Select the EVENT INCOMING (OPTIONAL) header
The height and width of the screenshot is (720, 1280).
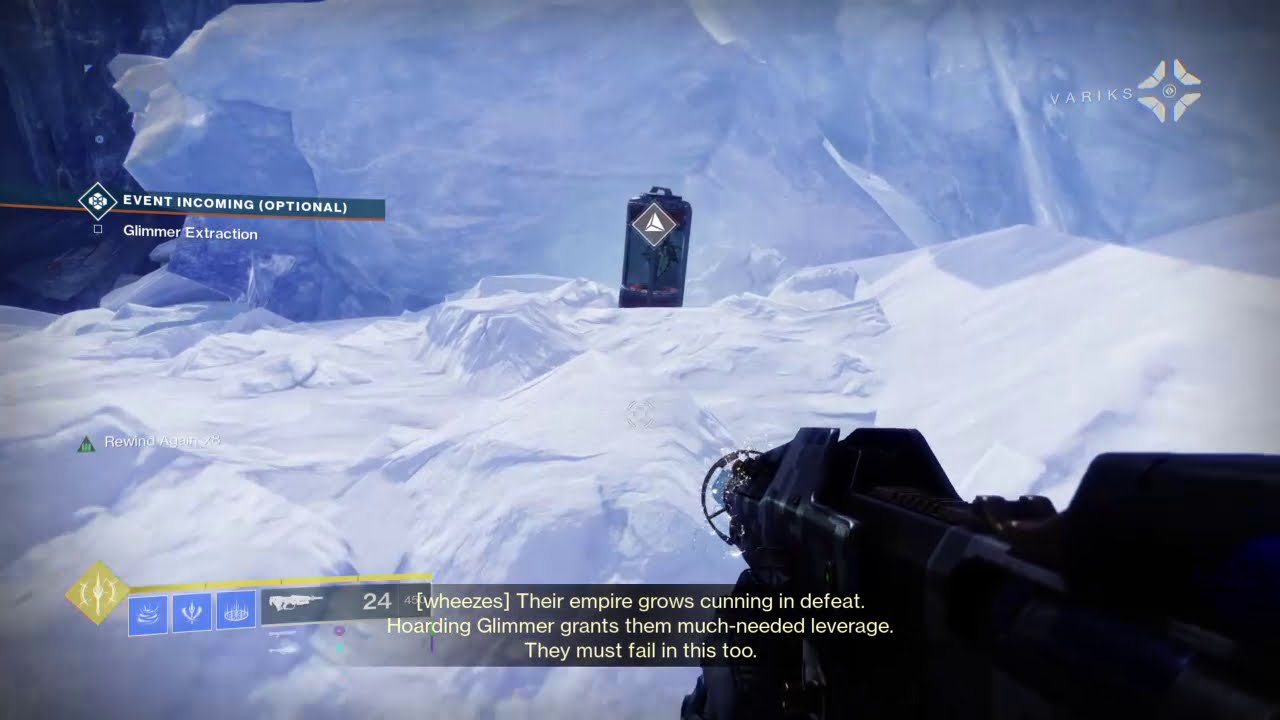coord(235,203)
